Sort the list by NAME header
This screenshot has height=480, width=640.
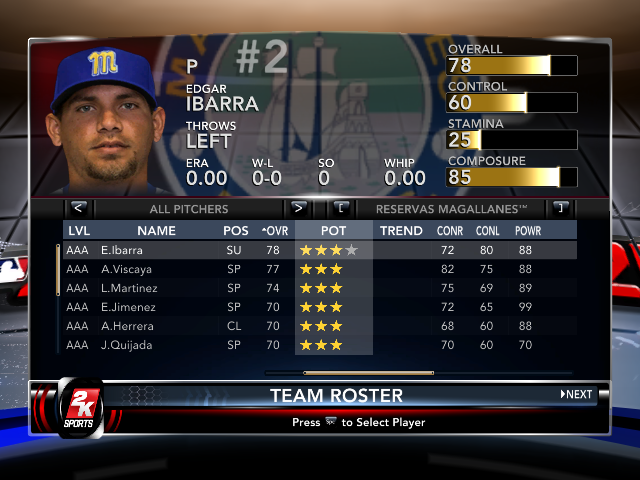[156, 231]
